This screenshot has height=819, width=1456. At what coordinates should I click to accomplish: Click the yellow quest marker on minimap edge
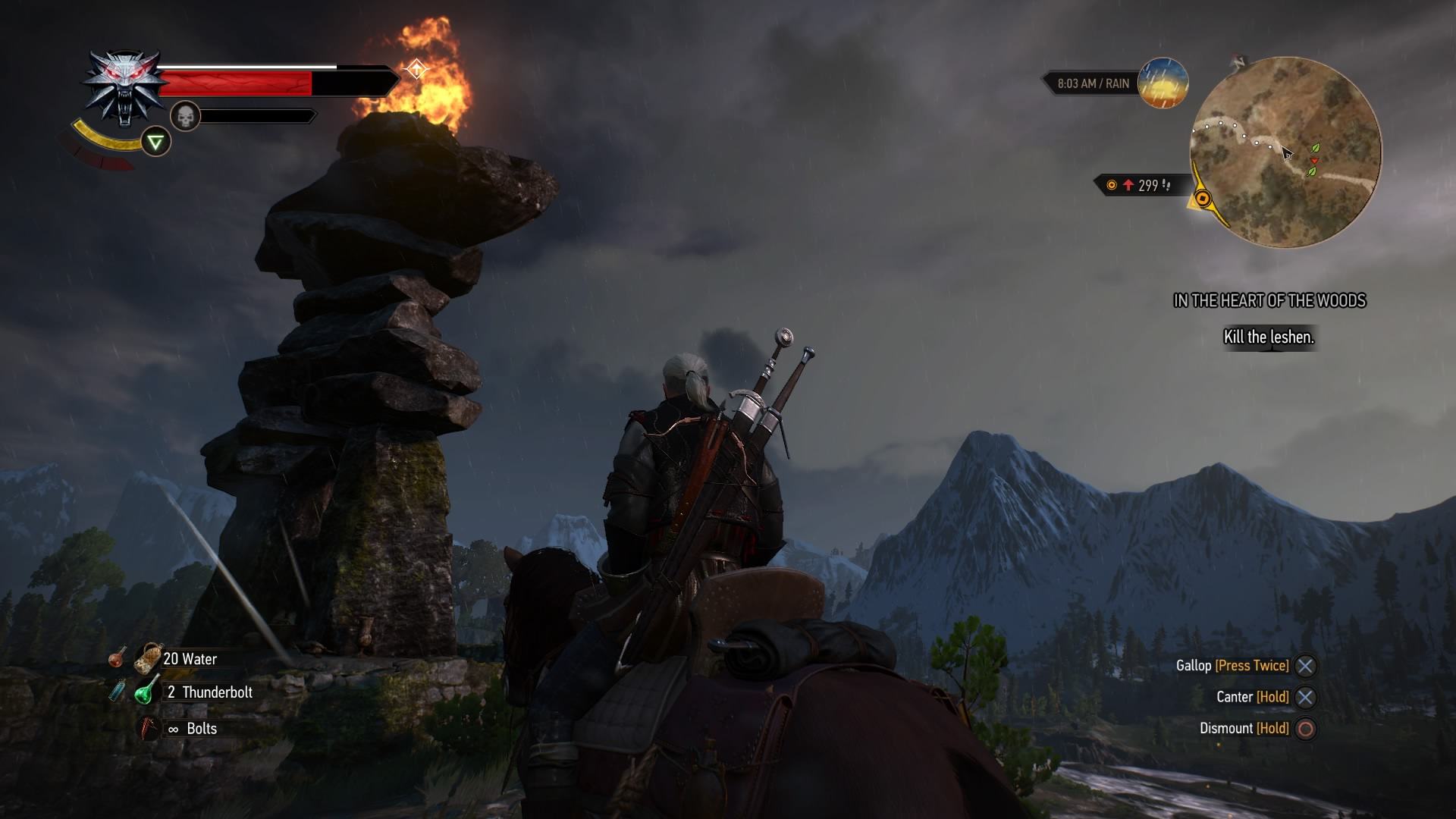1203,199
